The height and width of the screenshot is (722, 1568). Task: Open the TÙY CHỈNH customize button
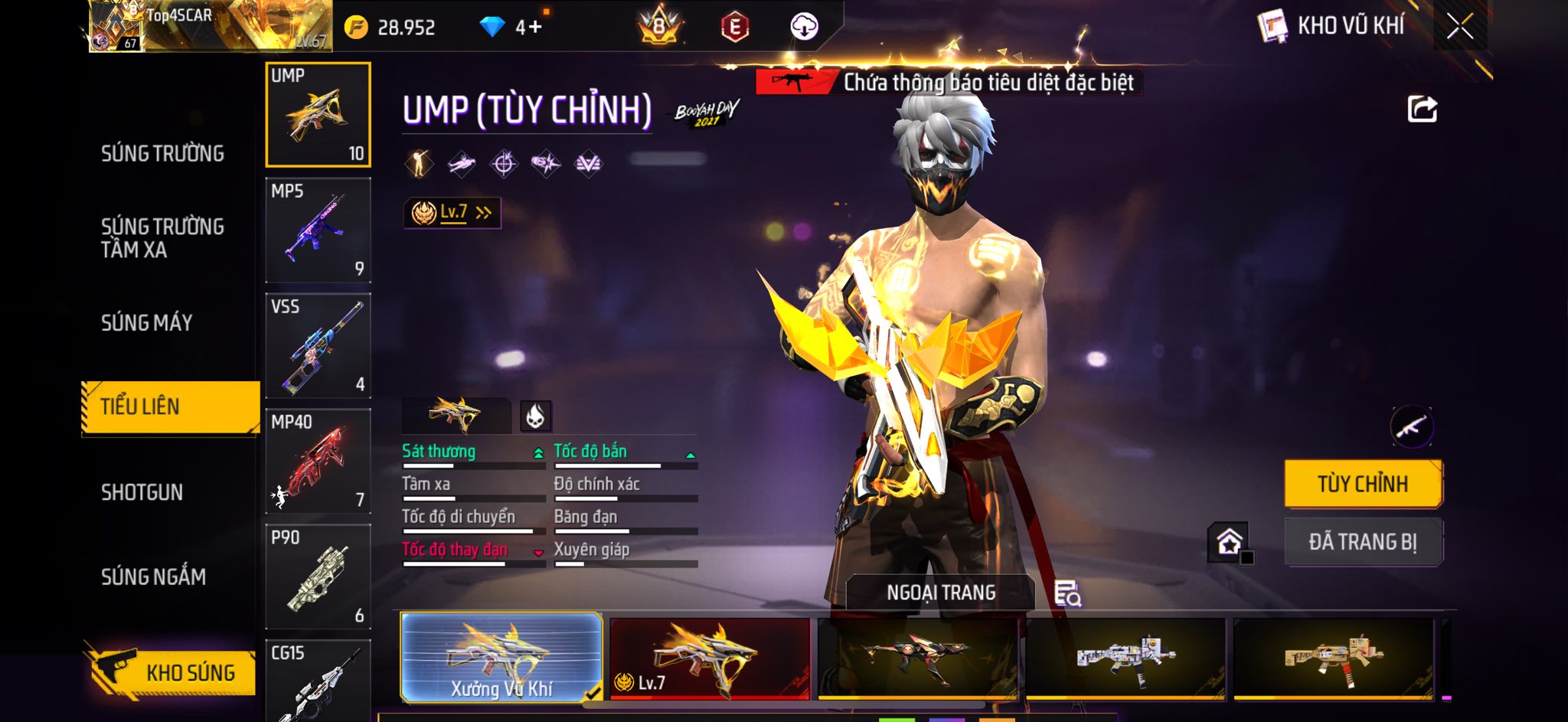pyautogui.click(x=1363, y=484)
